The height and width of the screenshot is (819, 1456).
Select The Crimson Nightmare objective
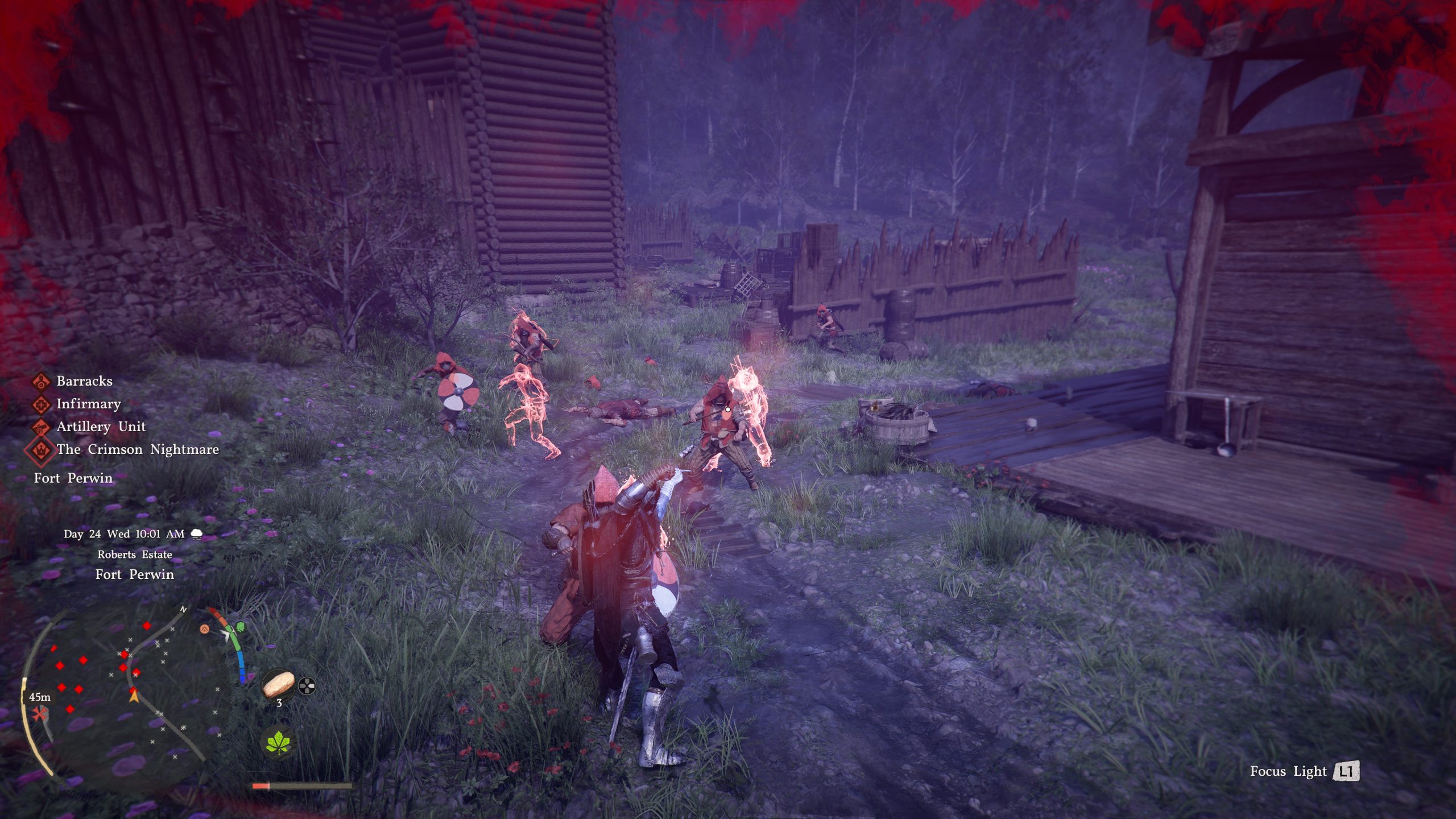click(x=137, y=449)
